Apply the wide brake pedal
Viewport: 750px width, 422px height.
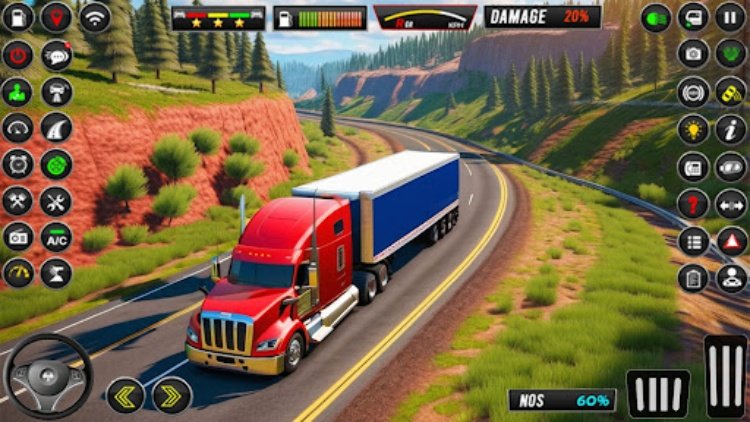point(658,392)
